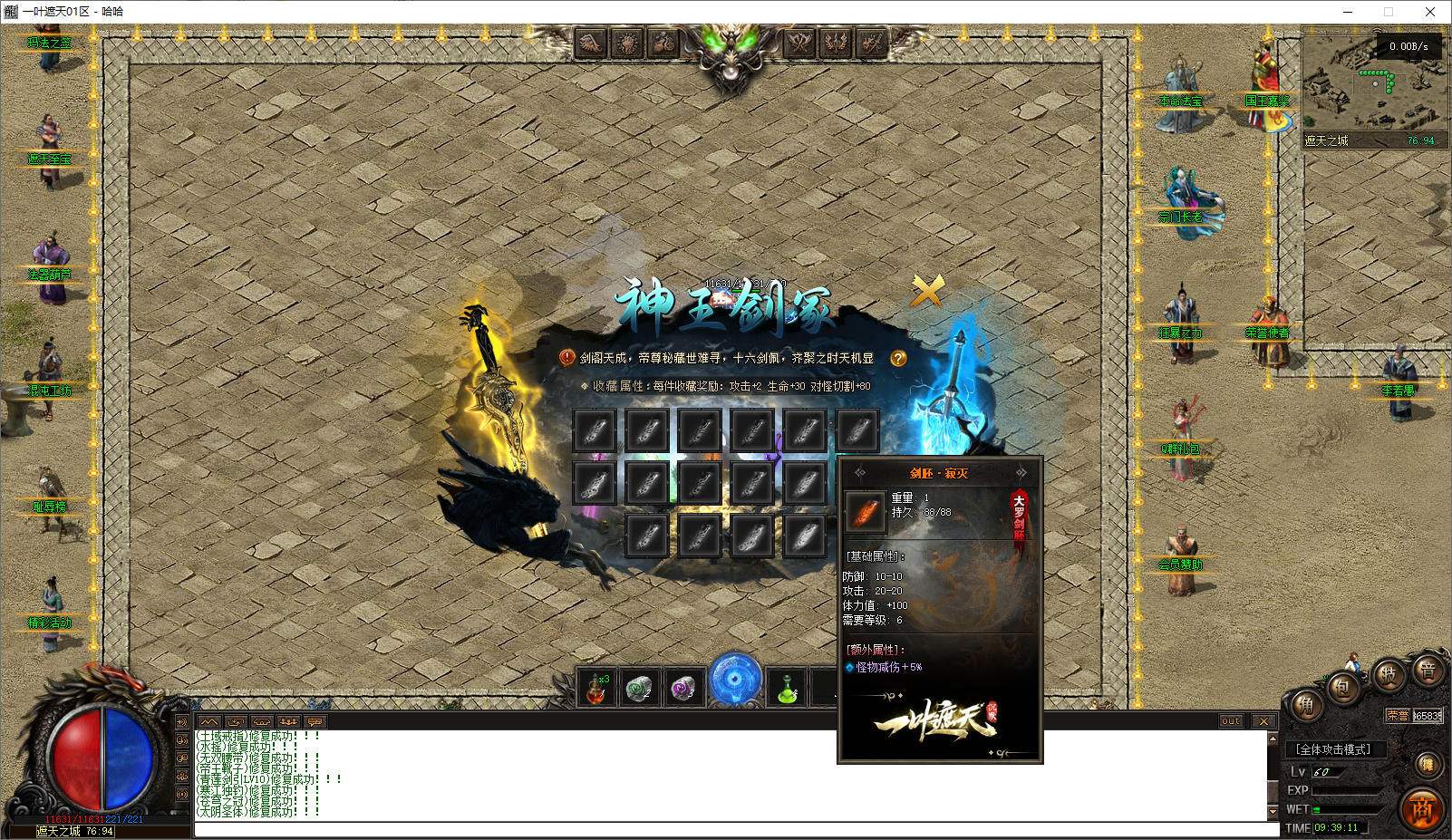Minimize the game window
The image size is (1452, 840).
(1348, 12)
